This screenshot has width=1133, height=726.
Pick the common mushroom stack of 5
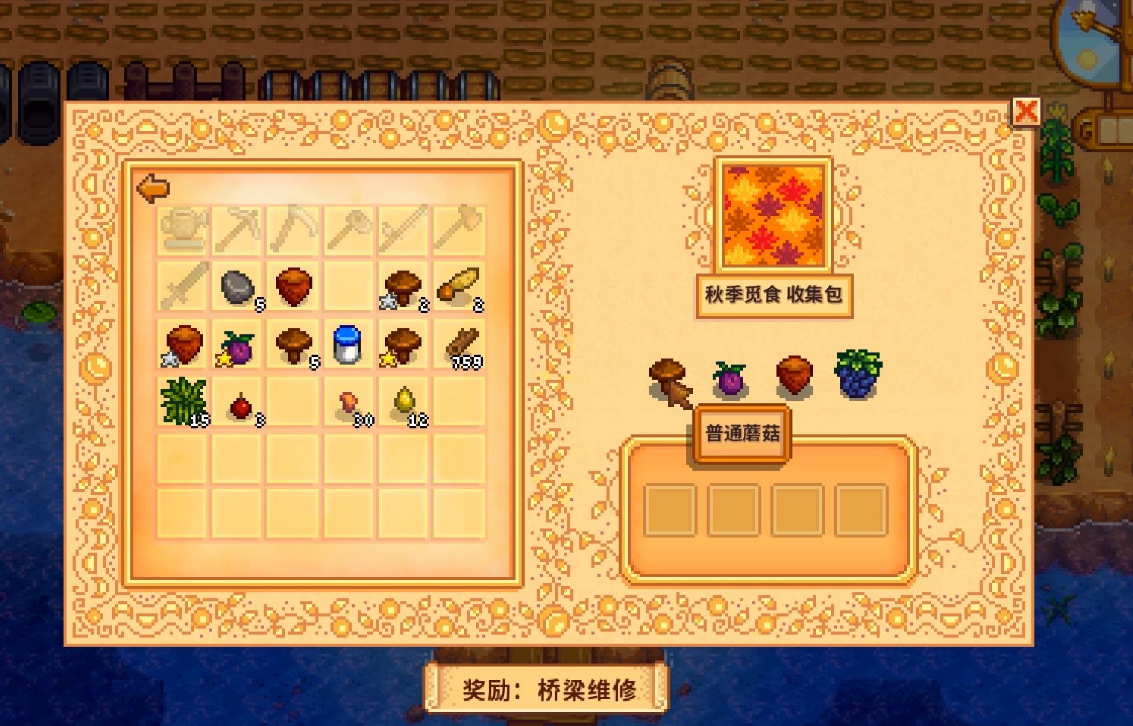pyautogui.click(x=293, y=343)
